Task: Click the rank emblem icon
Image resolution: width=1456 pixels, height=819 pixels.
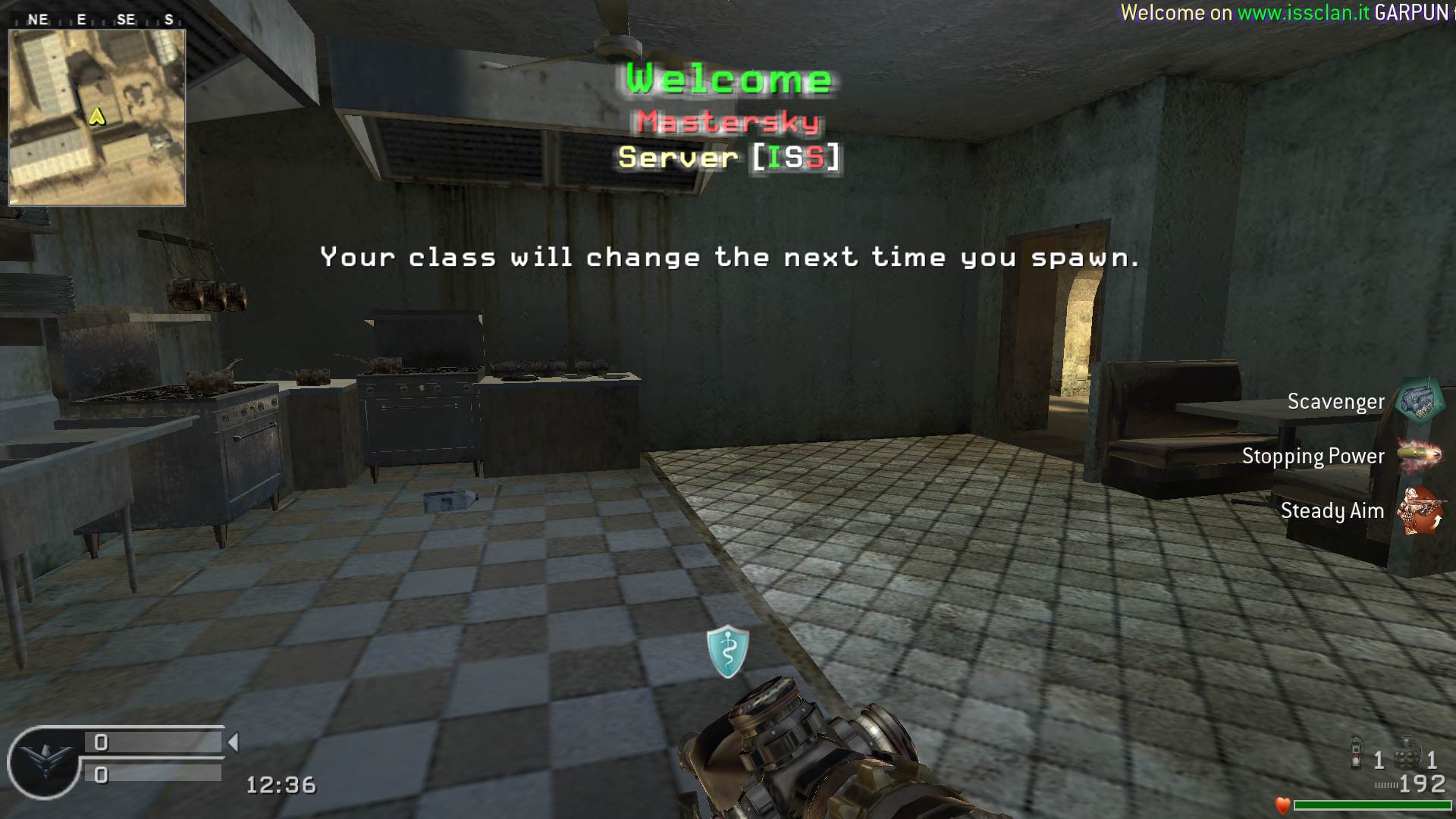Action: click(43, 761)
